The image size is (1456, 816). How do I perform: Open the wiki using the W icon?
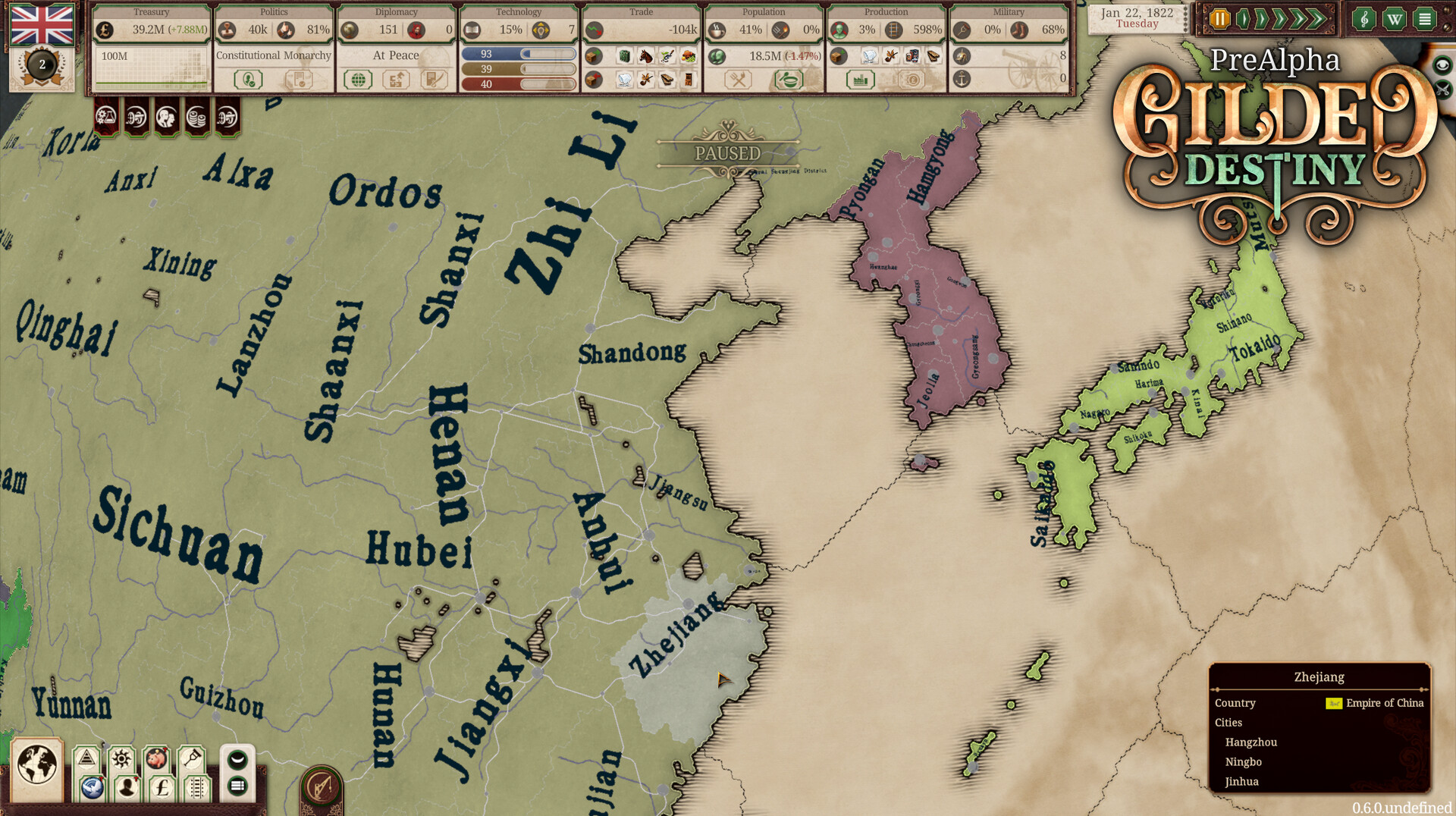1395,18
